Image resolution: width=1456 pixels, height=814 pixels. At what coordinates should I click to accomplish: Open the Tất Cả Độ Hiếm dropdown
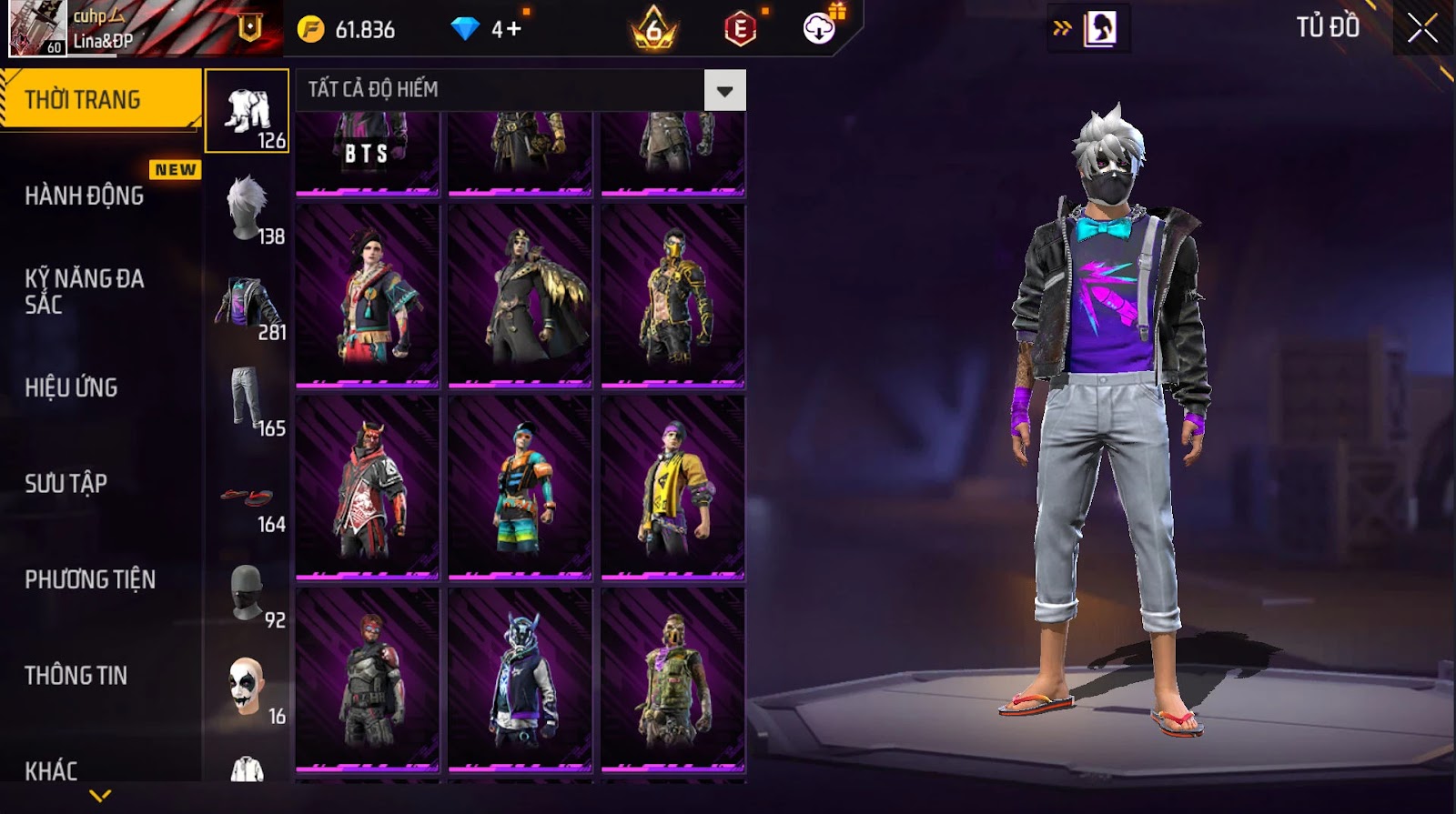tap(724, 90)
